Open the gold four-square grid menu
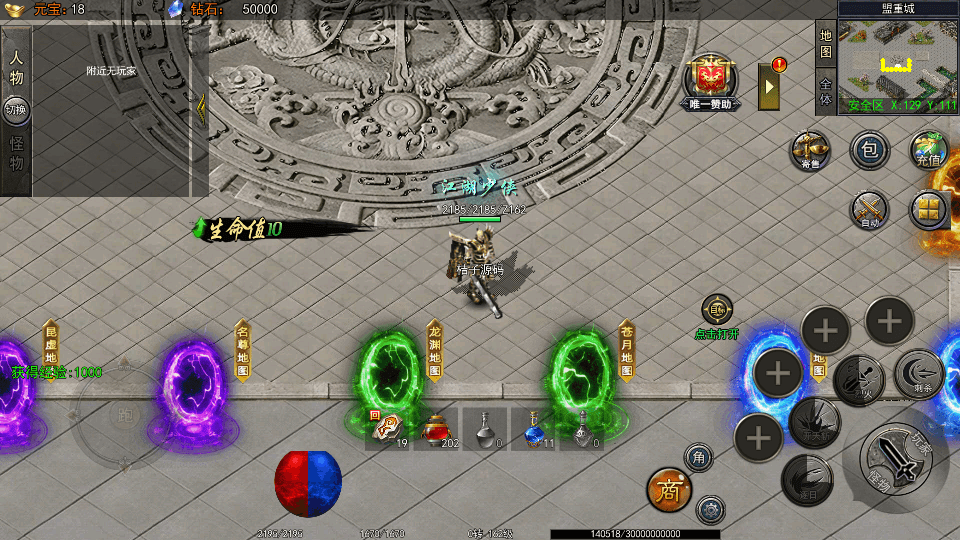The image size is (960, 540). 928,210
